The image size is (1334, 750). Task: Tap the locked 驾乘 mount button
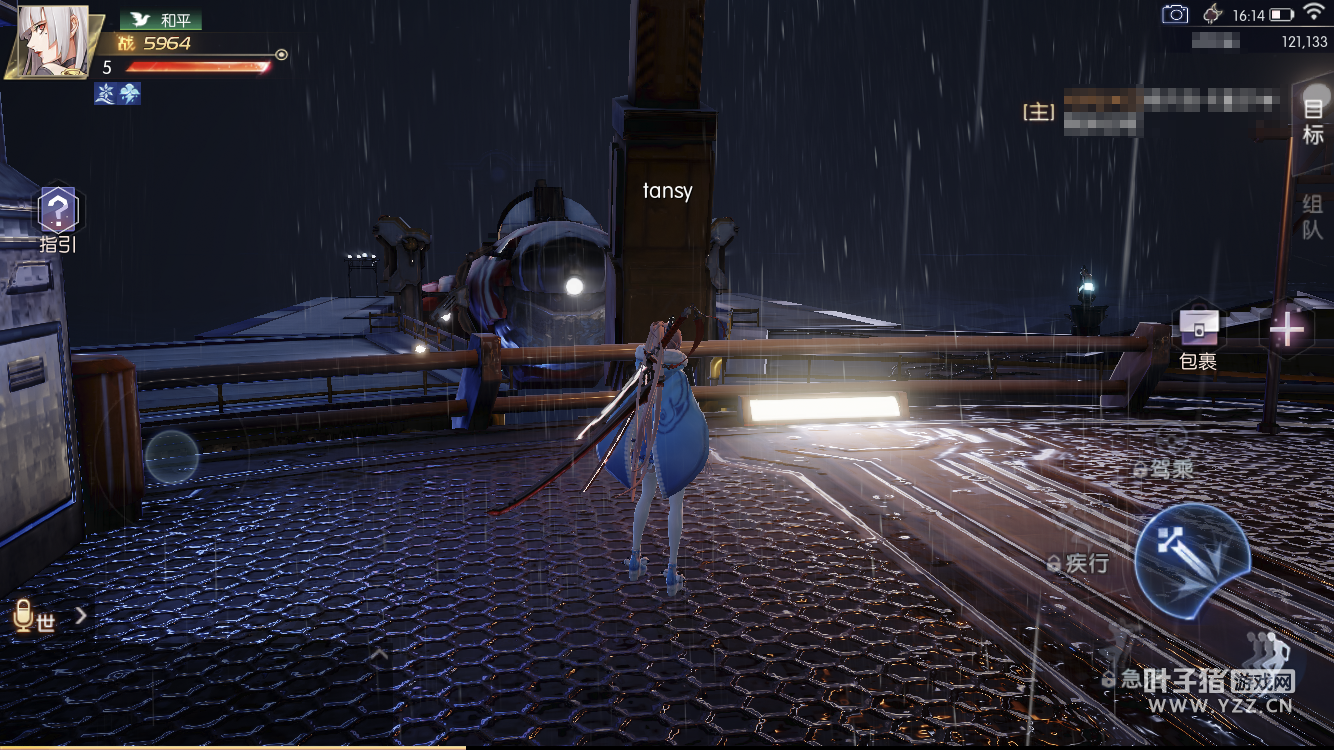click(1164, 469)
